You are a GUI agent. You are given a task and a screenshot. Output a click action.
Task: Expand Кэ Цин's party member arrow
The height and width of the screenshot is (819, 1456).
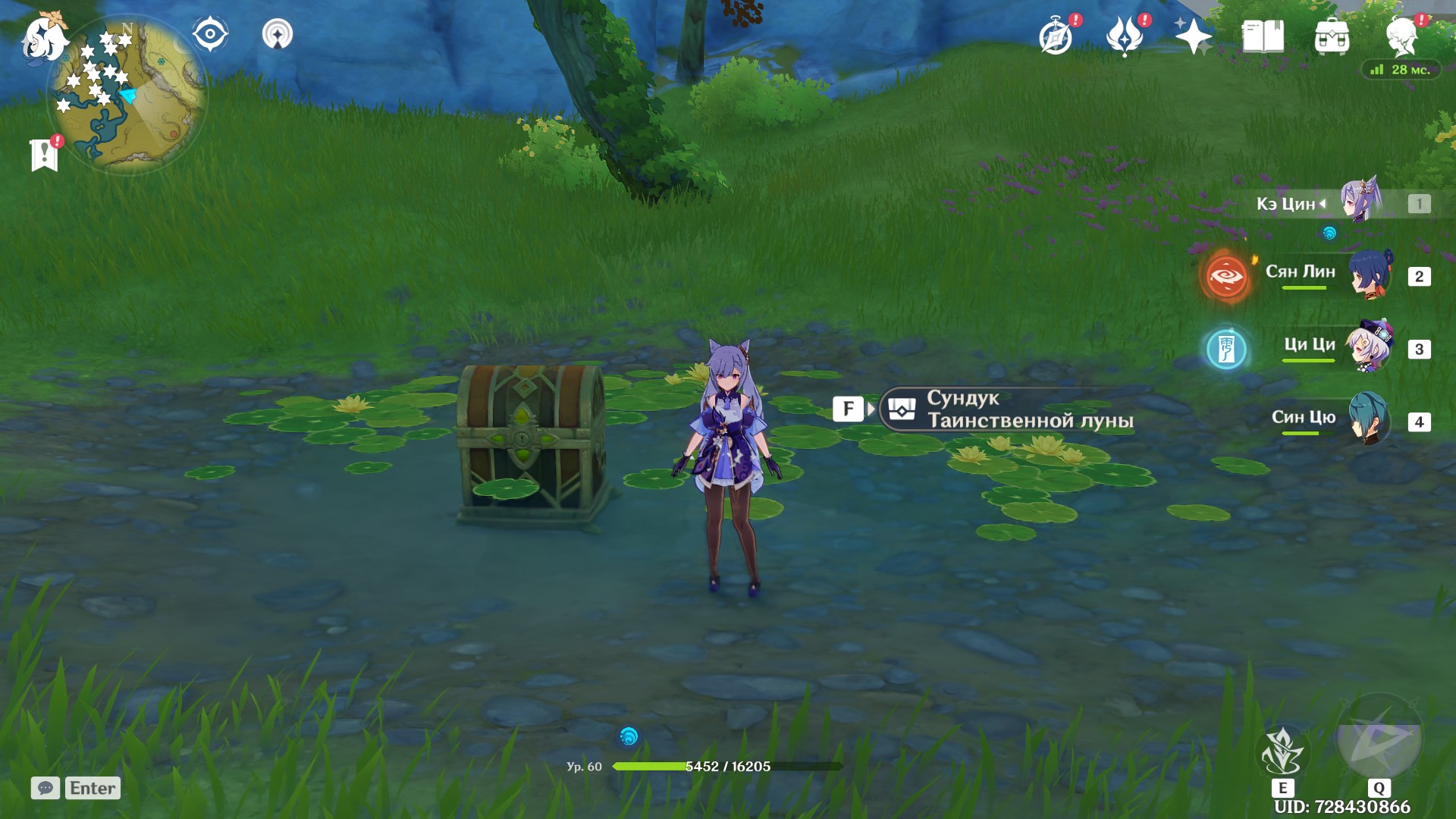click(x=1322, y=202)
